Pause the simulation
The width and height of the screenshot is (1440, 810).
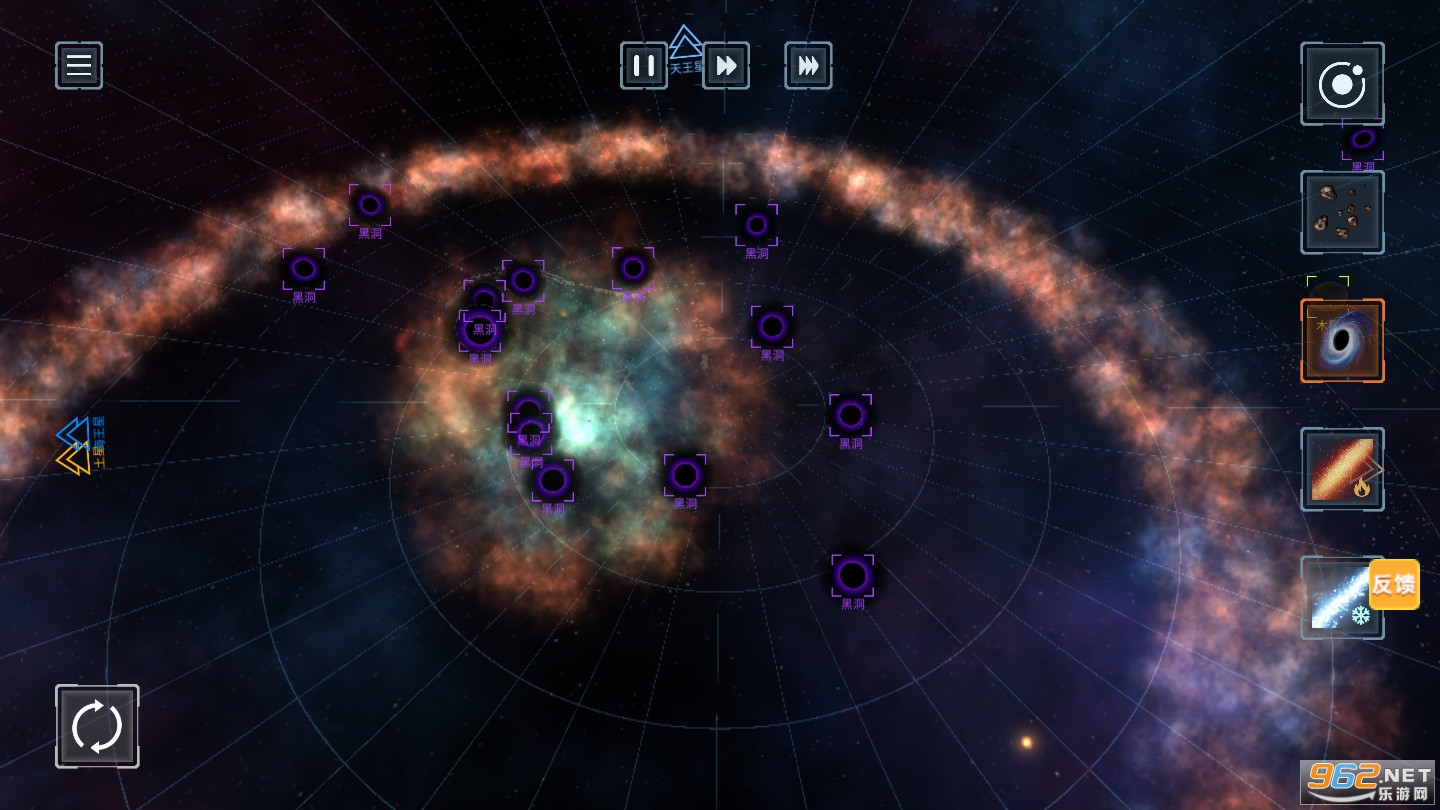[x=644, y=66]
